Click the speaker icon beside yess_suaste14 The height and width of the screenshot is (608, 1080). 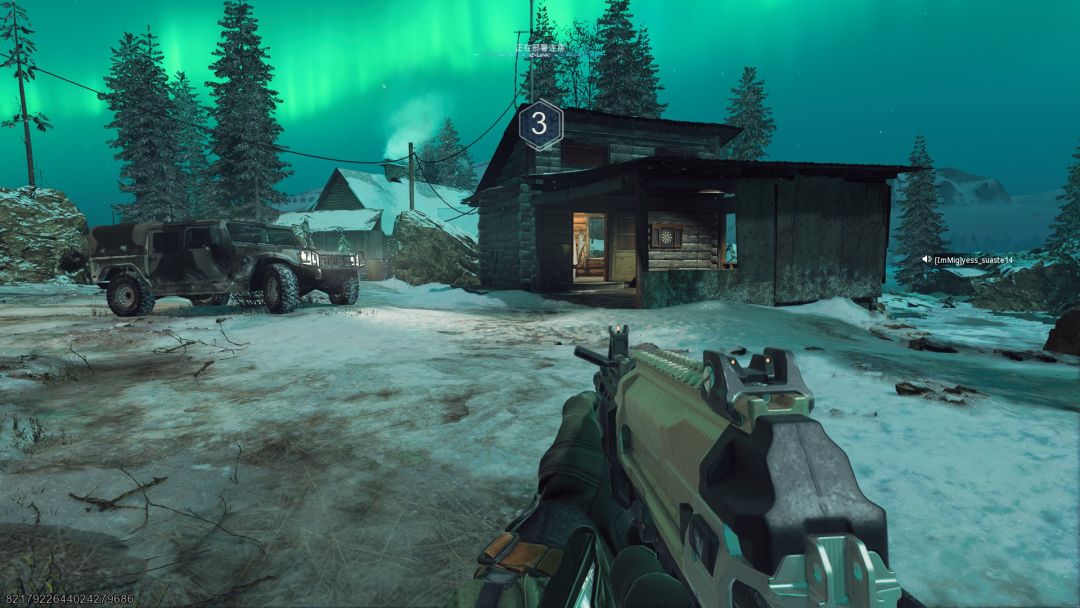pos(927,259)
